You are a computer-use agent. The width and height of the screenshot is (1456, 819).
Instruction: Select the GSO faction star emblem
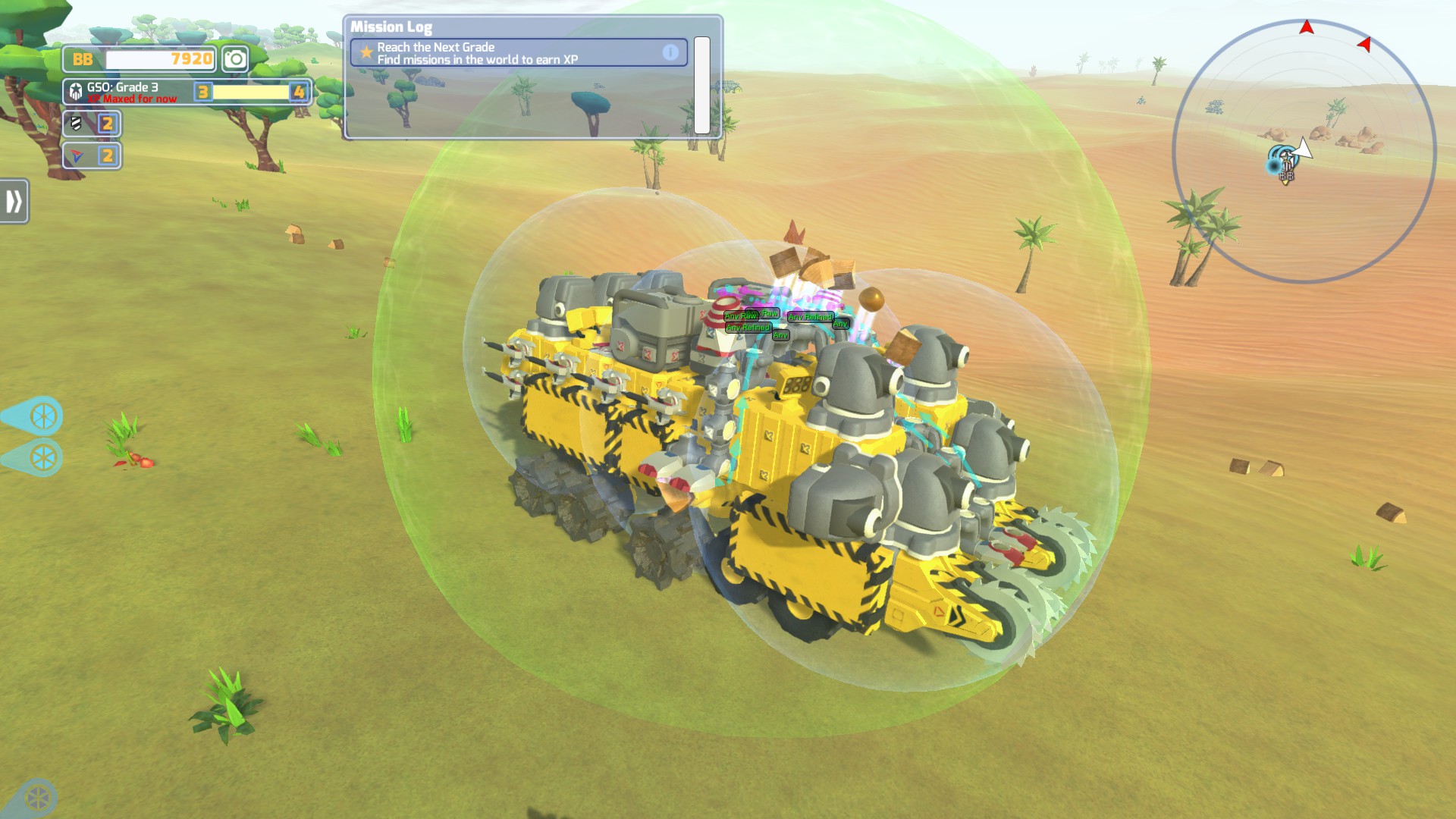(x=75, y=92)
